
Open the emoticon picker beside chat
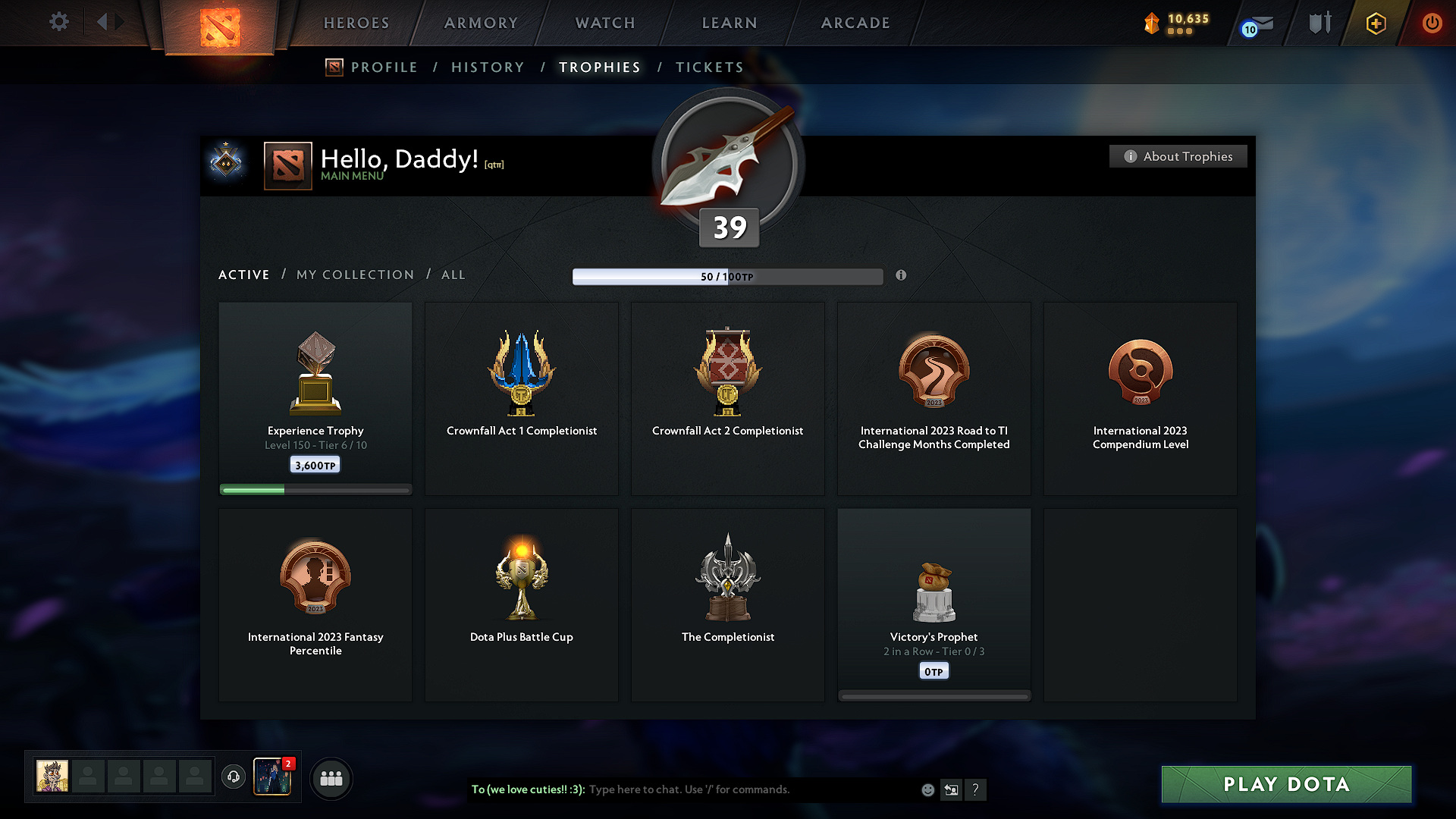pyautogui.click(x=927, y=789)
